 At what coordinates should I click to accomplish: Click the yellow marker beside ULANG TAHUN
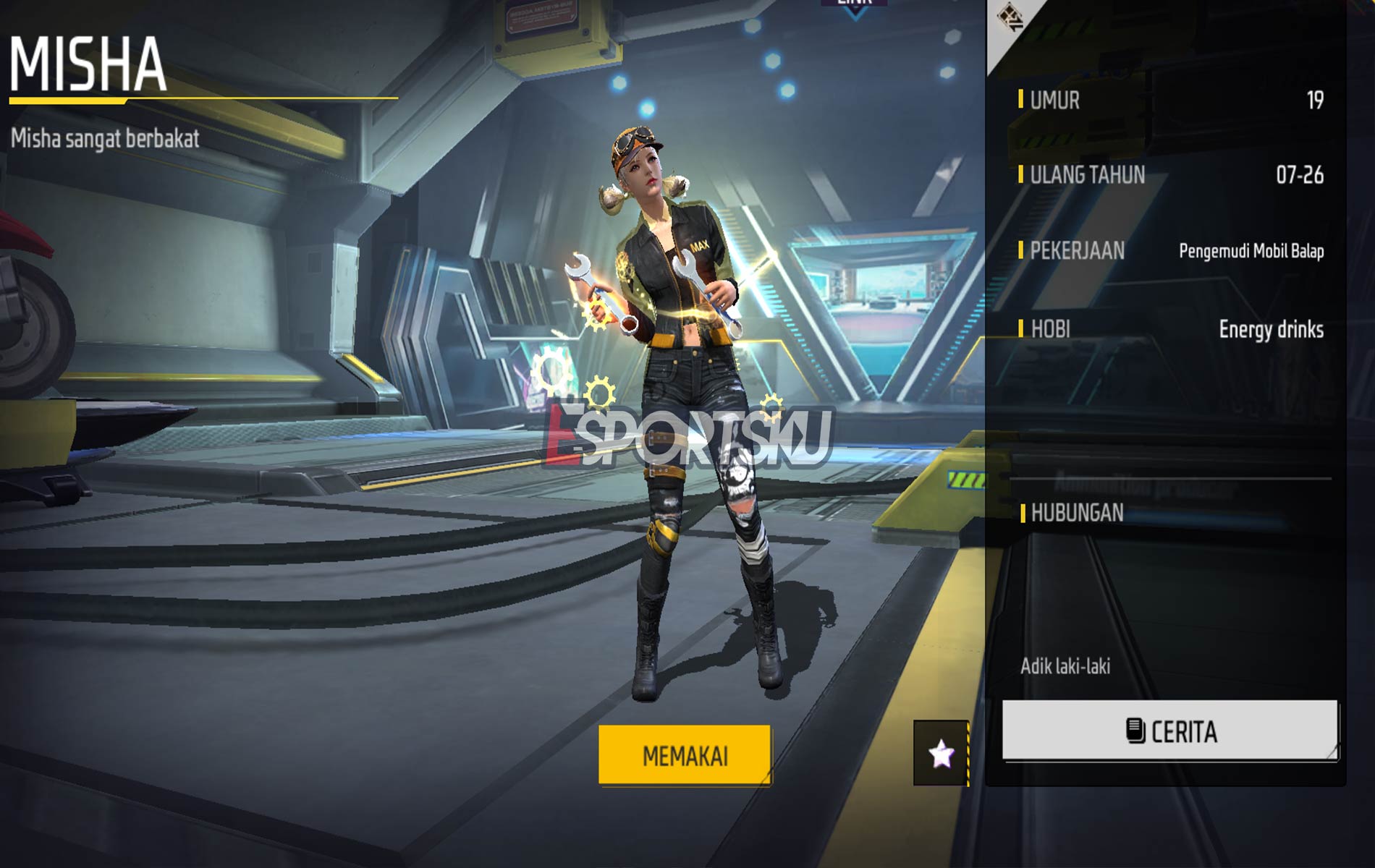click(x=1020, y=174)
